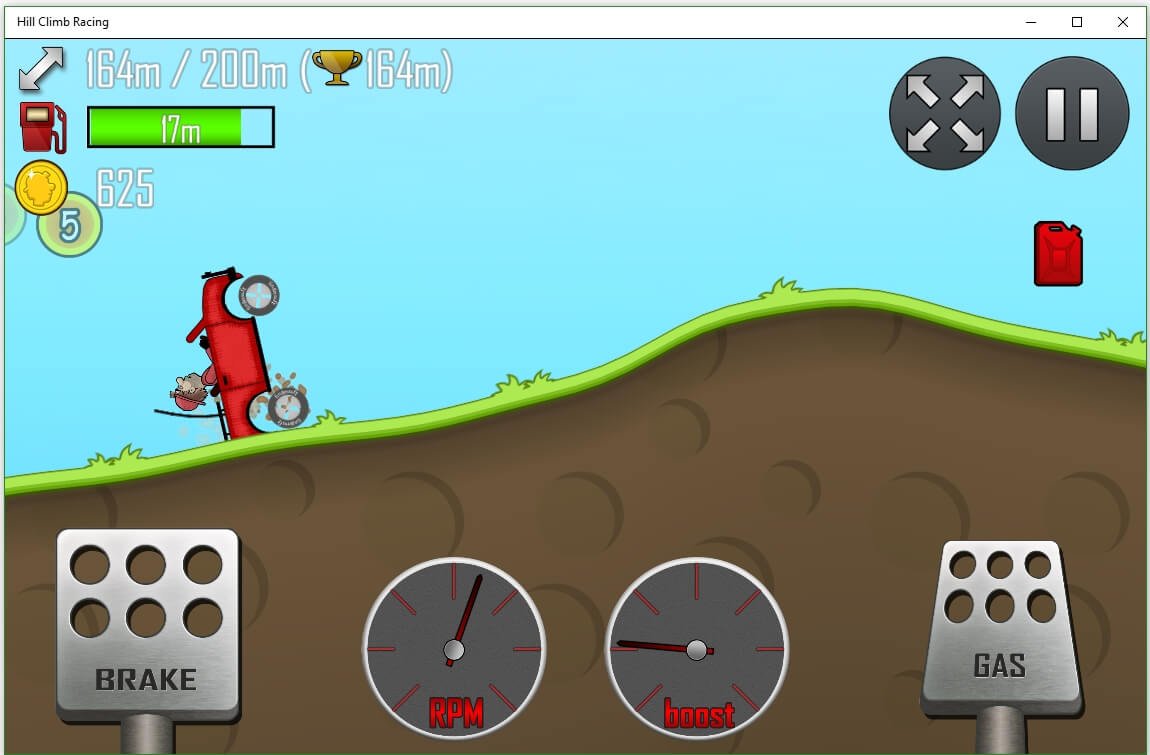Maximize the game window

1077,22
